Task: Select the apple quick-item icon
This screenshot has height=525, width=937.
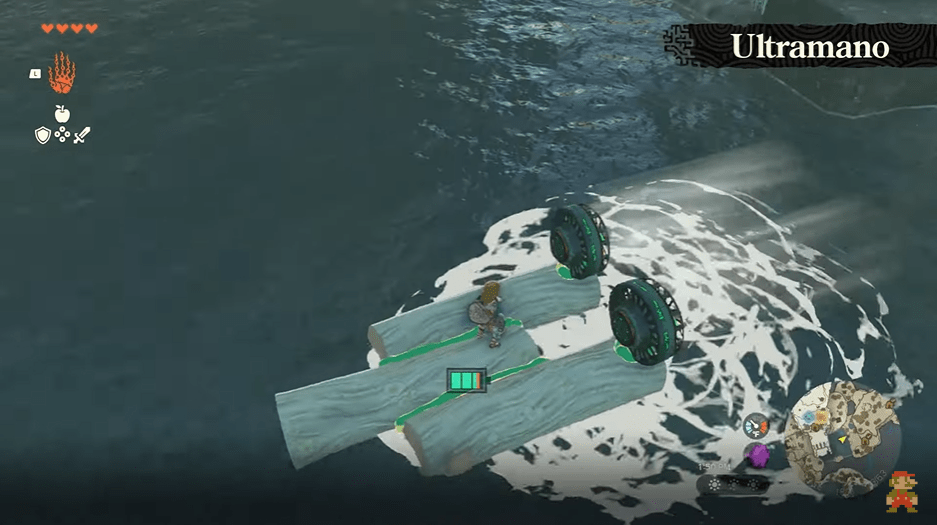Action: coord(62,114)
